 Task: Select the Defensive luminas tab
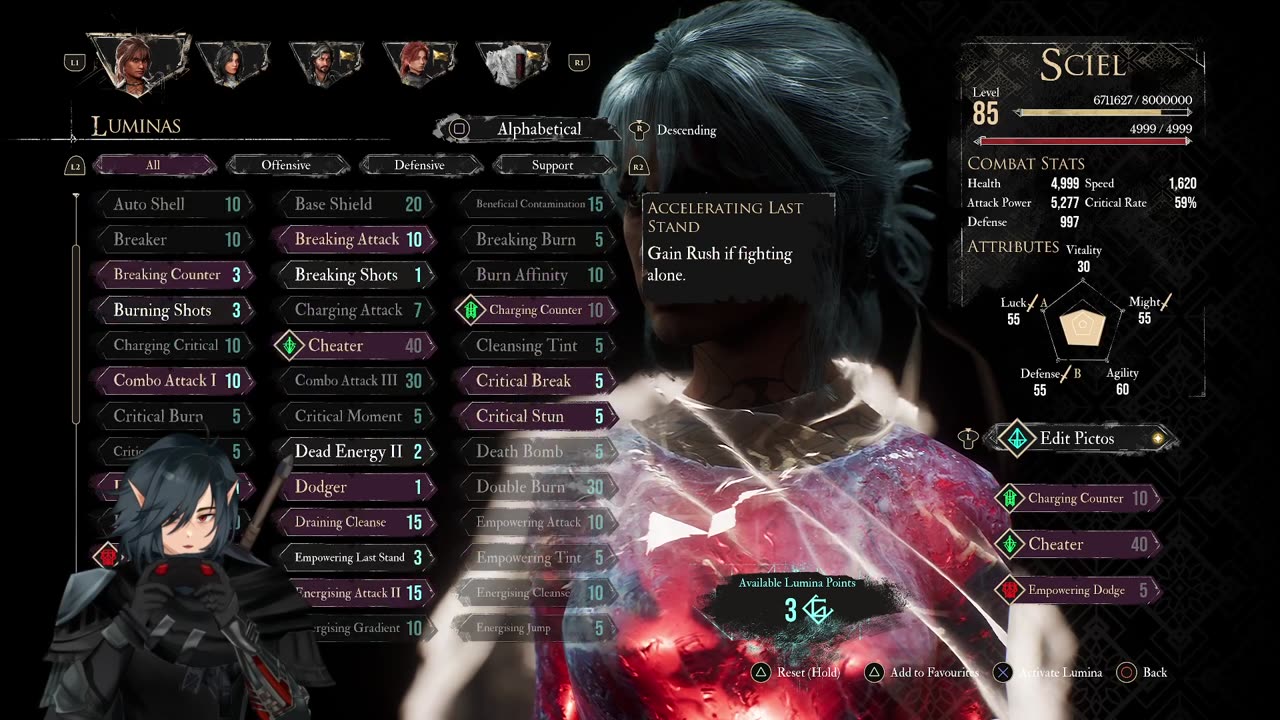[419, 165]
